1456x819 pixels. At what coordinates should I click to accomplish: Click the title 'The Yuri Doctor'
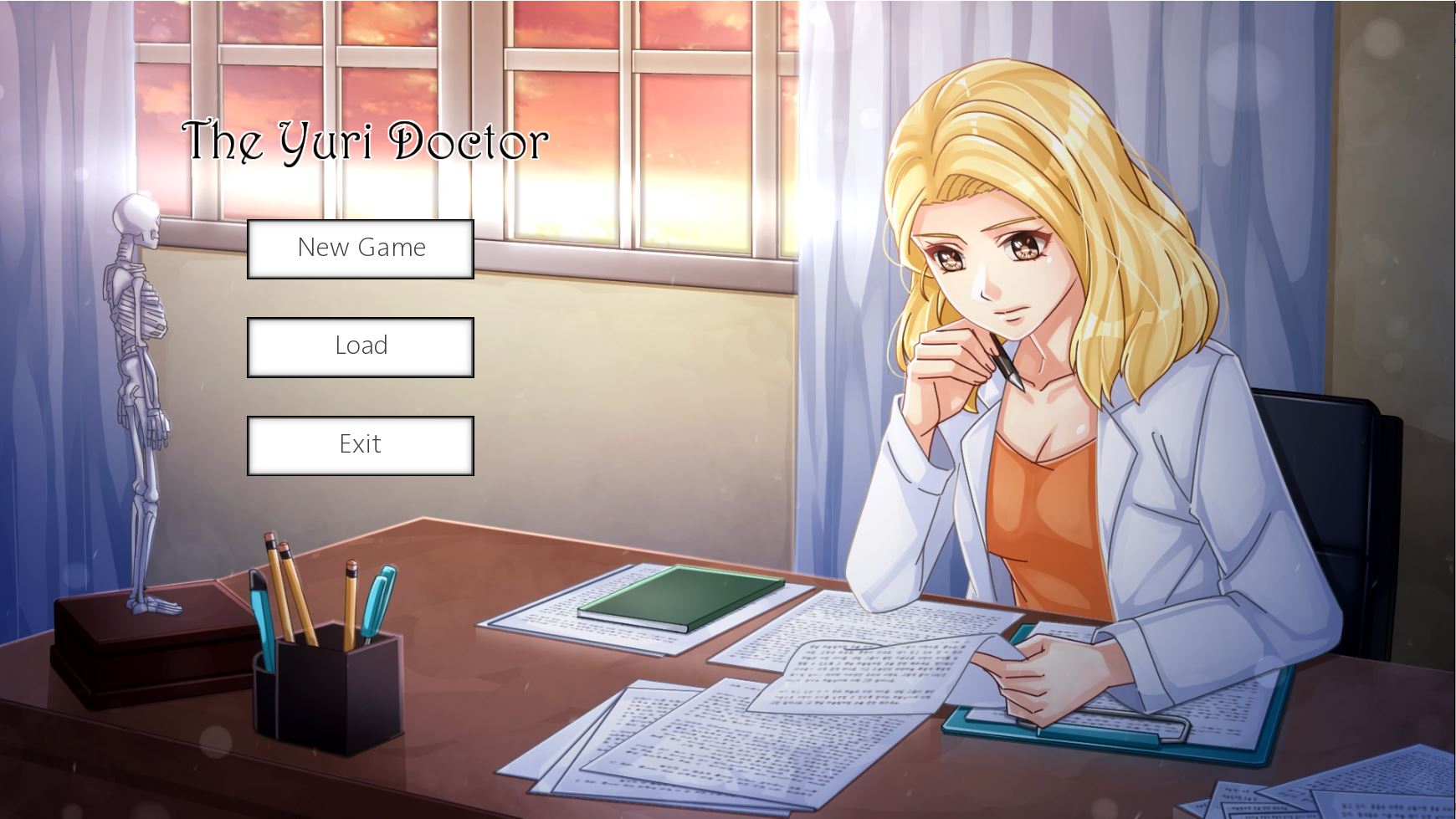[364, 142]
